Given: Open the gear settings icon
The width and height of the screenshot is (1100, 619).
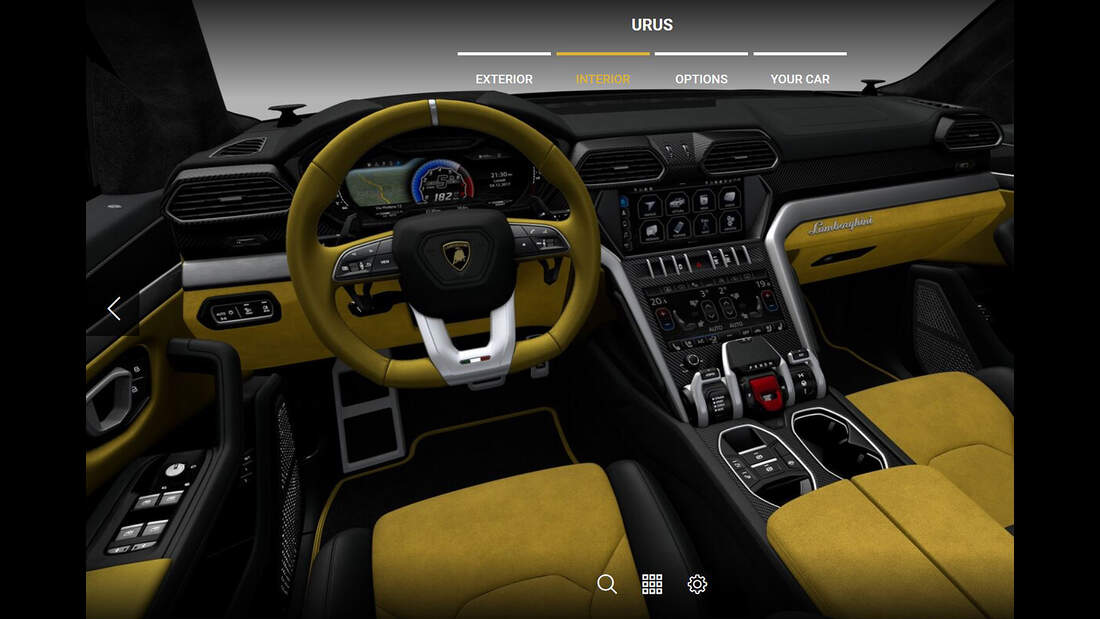Looking at the screenshot, I should 697,584.
